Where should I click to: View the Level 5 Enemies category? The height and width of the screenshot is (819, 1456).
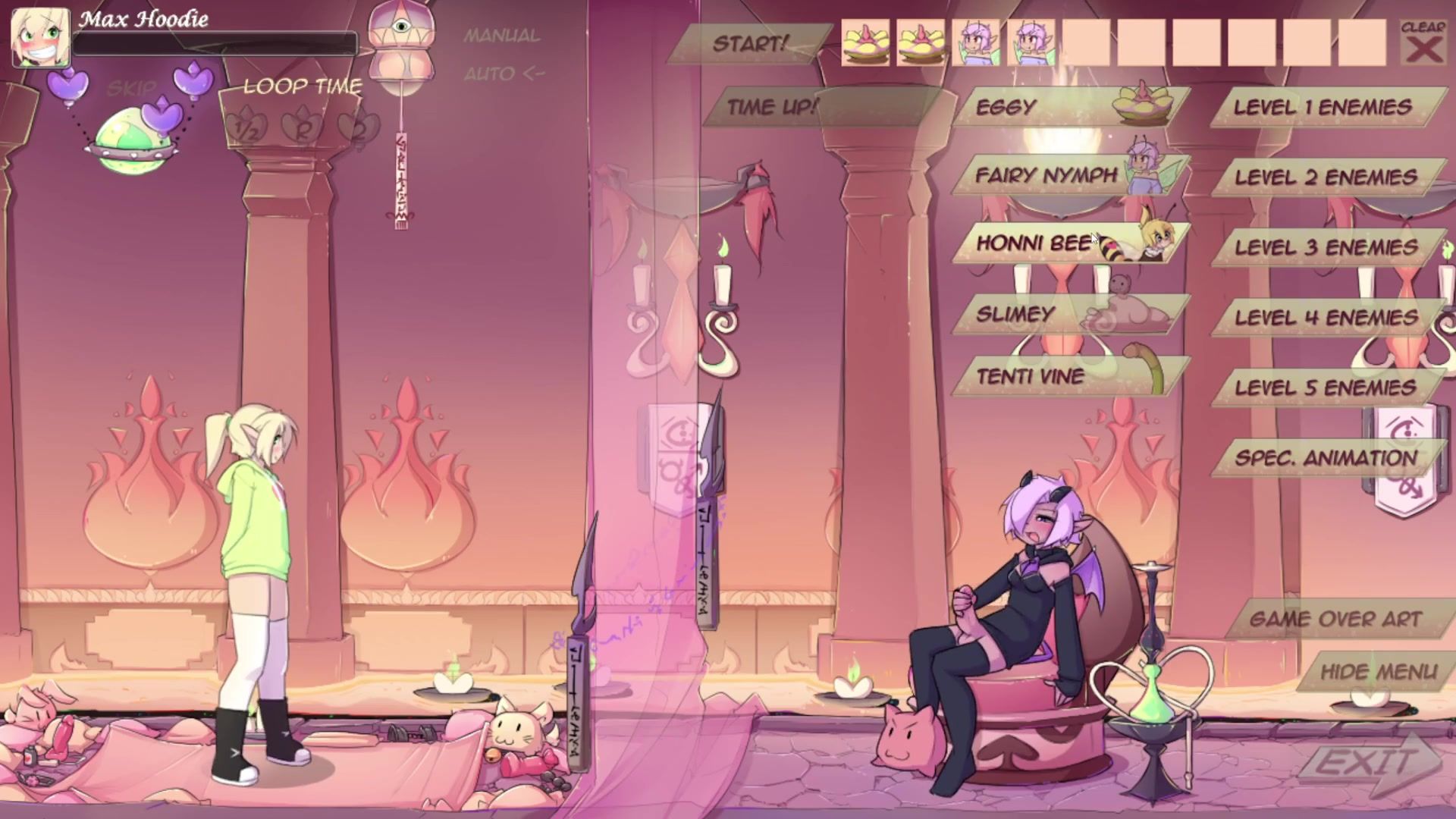1326,388
